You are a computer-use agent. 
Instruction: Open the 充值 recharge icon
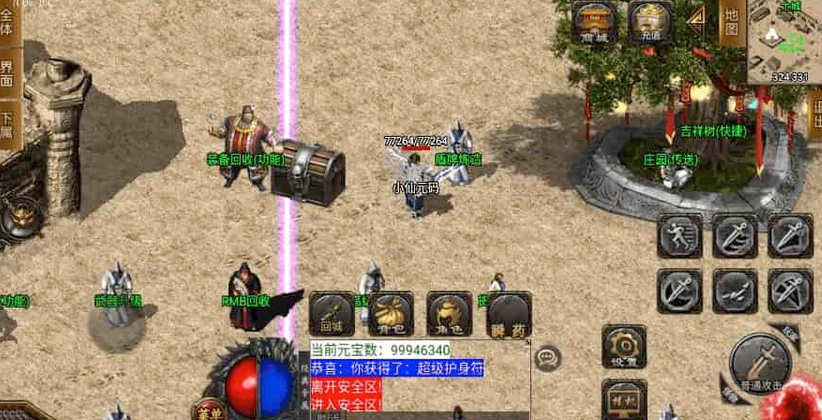pyautogui.click(x=650, y=22)
